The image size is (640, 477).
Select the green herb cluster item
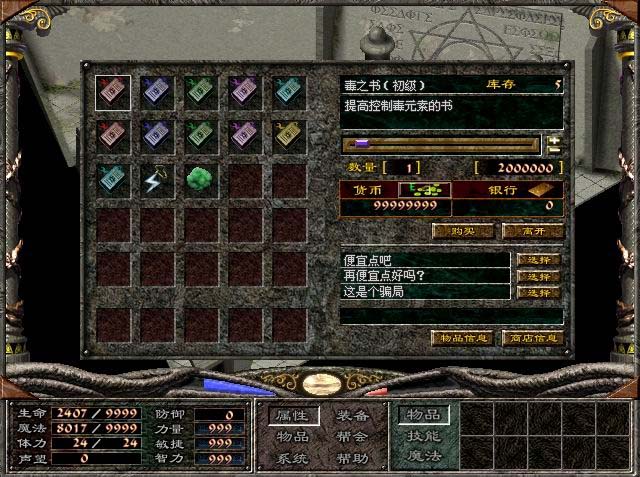tap(200, 180)
